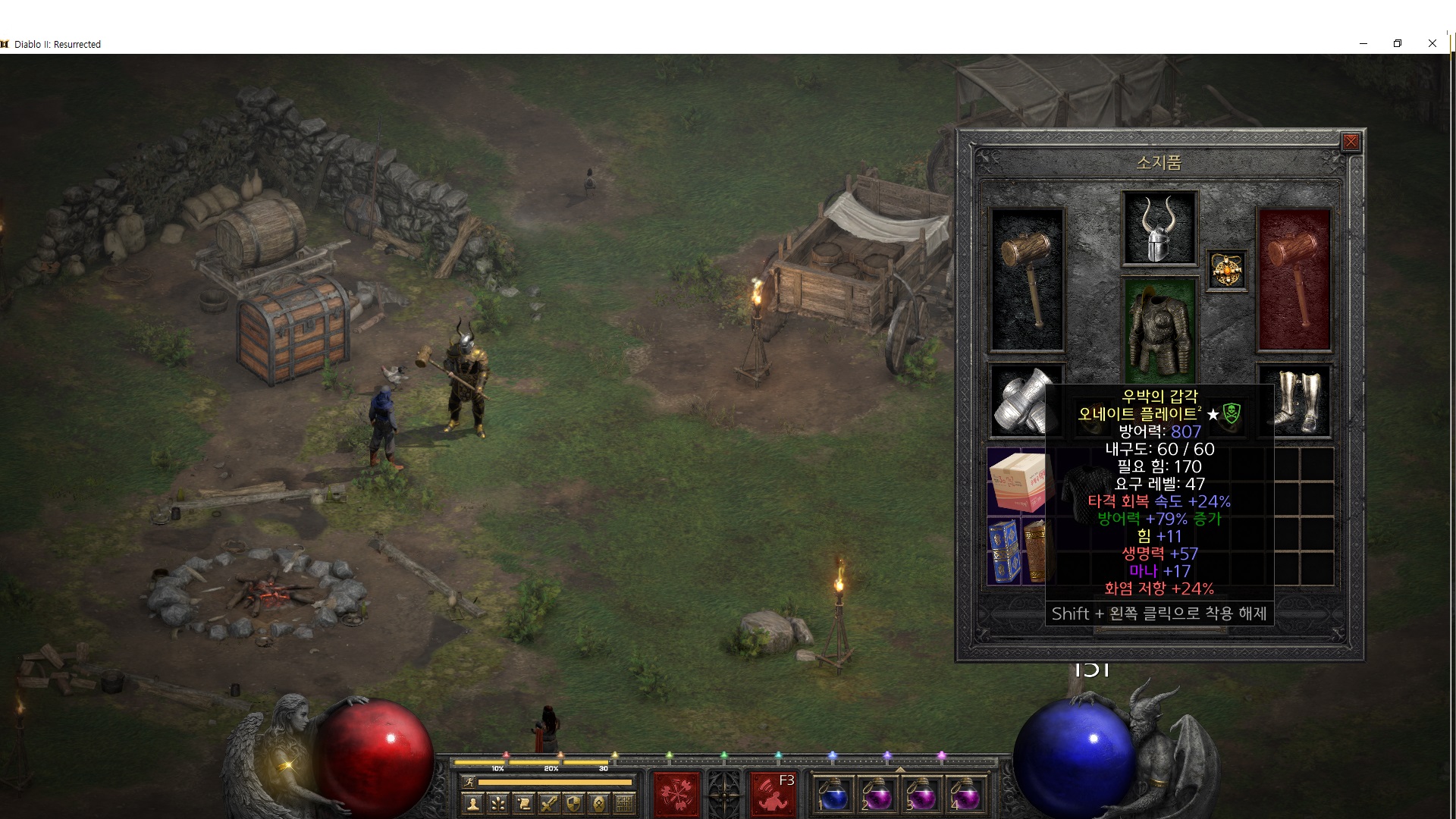Click the equipped ornate plate body armor
Screen dimensions: 1456x819
1158,331
